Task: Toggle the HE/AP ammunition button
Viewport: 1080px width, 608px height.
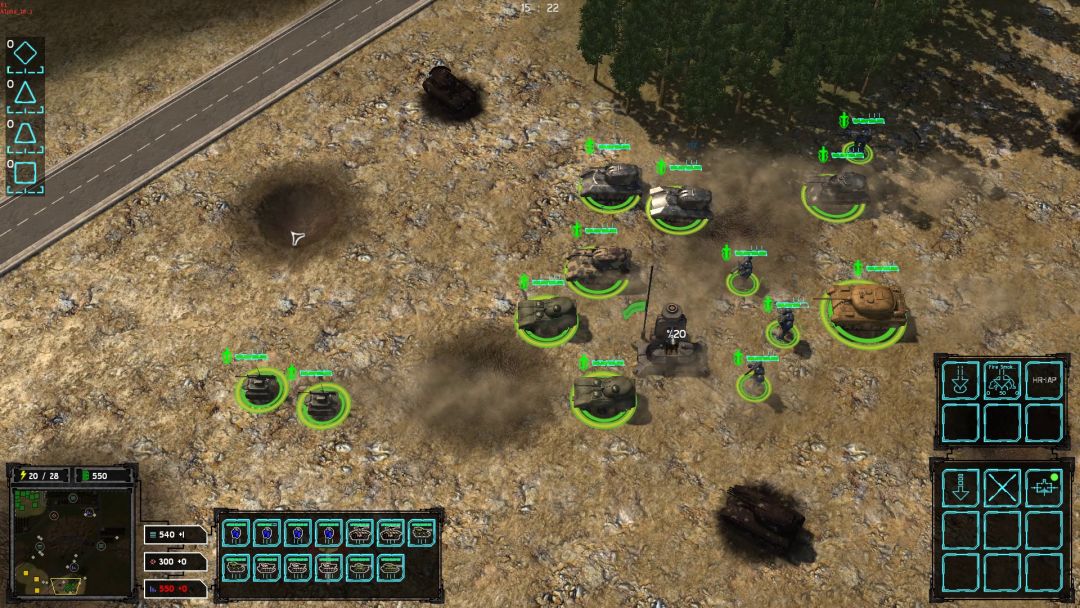Action: (x=1043, y=380)
